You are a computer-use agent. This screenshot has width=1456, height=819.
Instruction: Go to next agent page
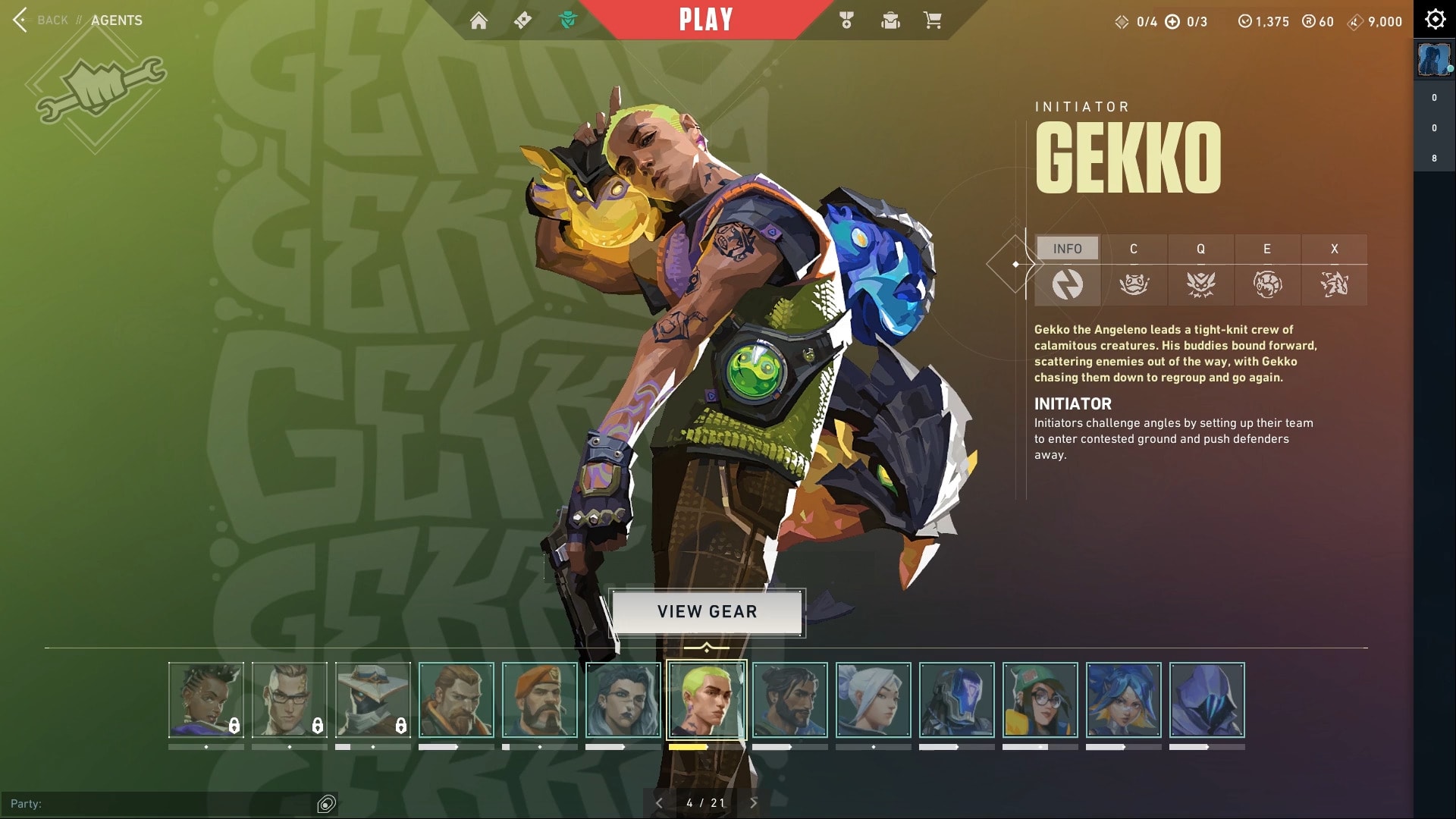click(x=754, y=802)
